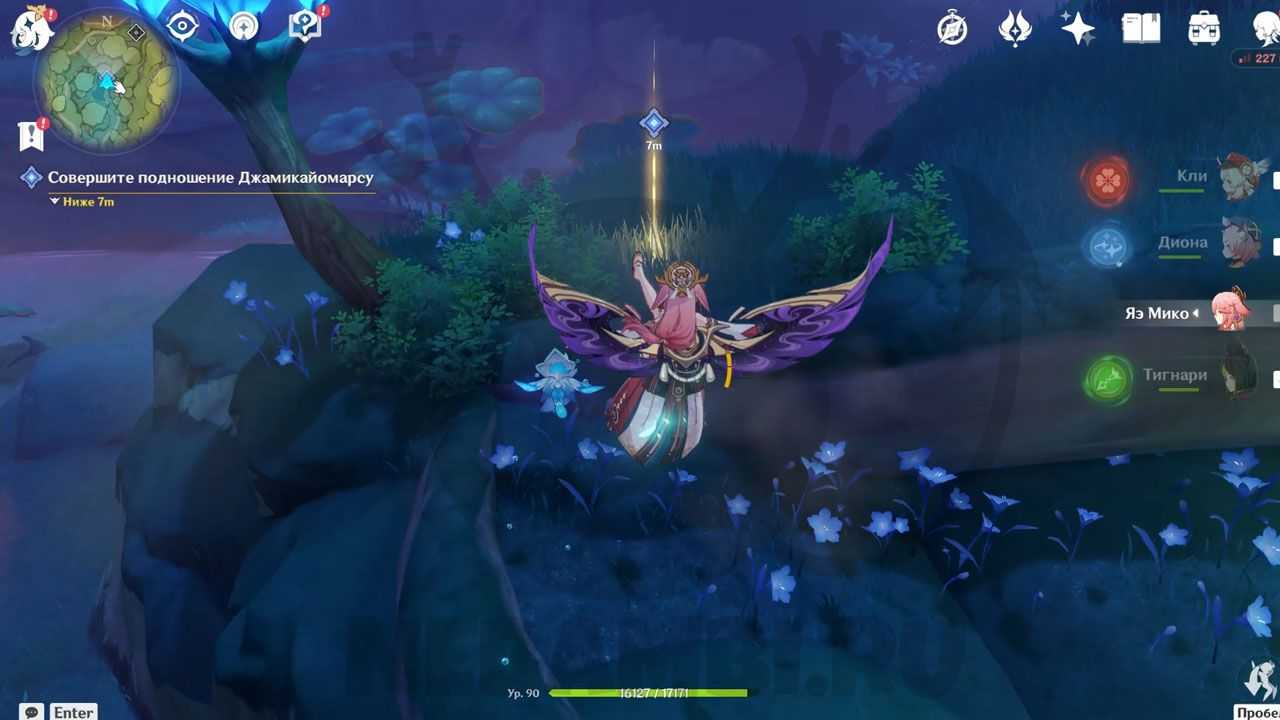Open the Paimon main menu
The image size is (1280, 720).
[30, 28]
